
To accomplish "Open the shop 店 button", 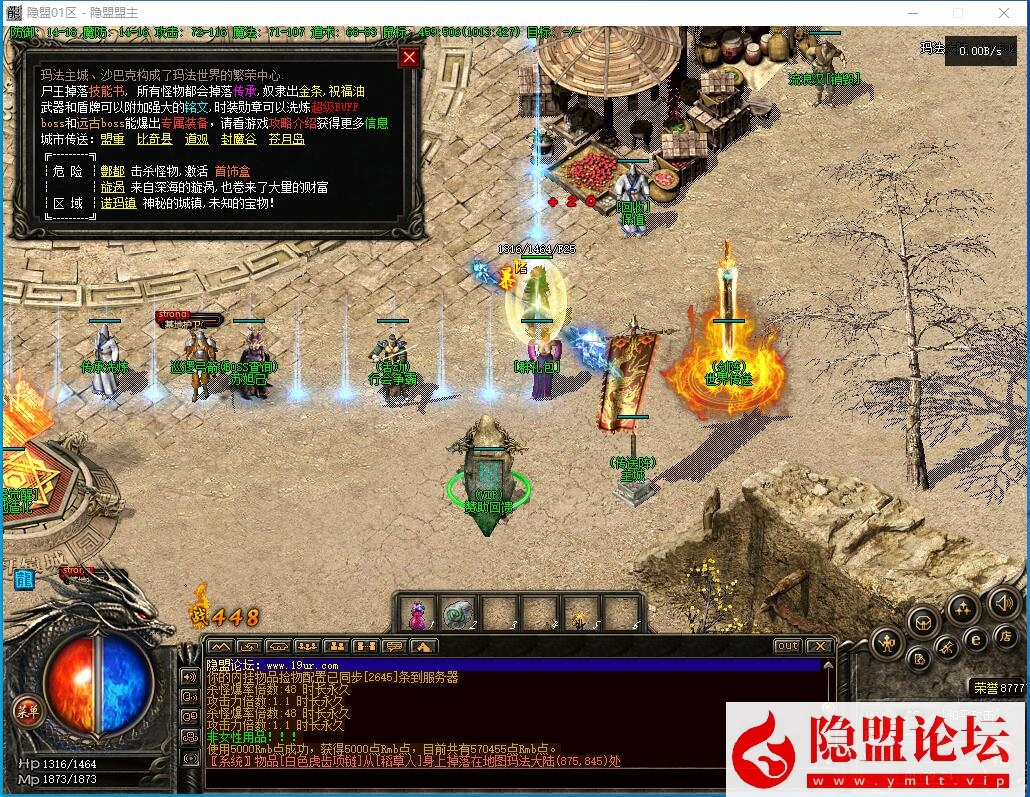I will [x=1006, y=637].
